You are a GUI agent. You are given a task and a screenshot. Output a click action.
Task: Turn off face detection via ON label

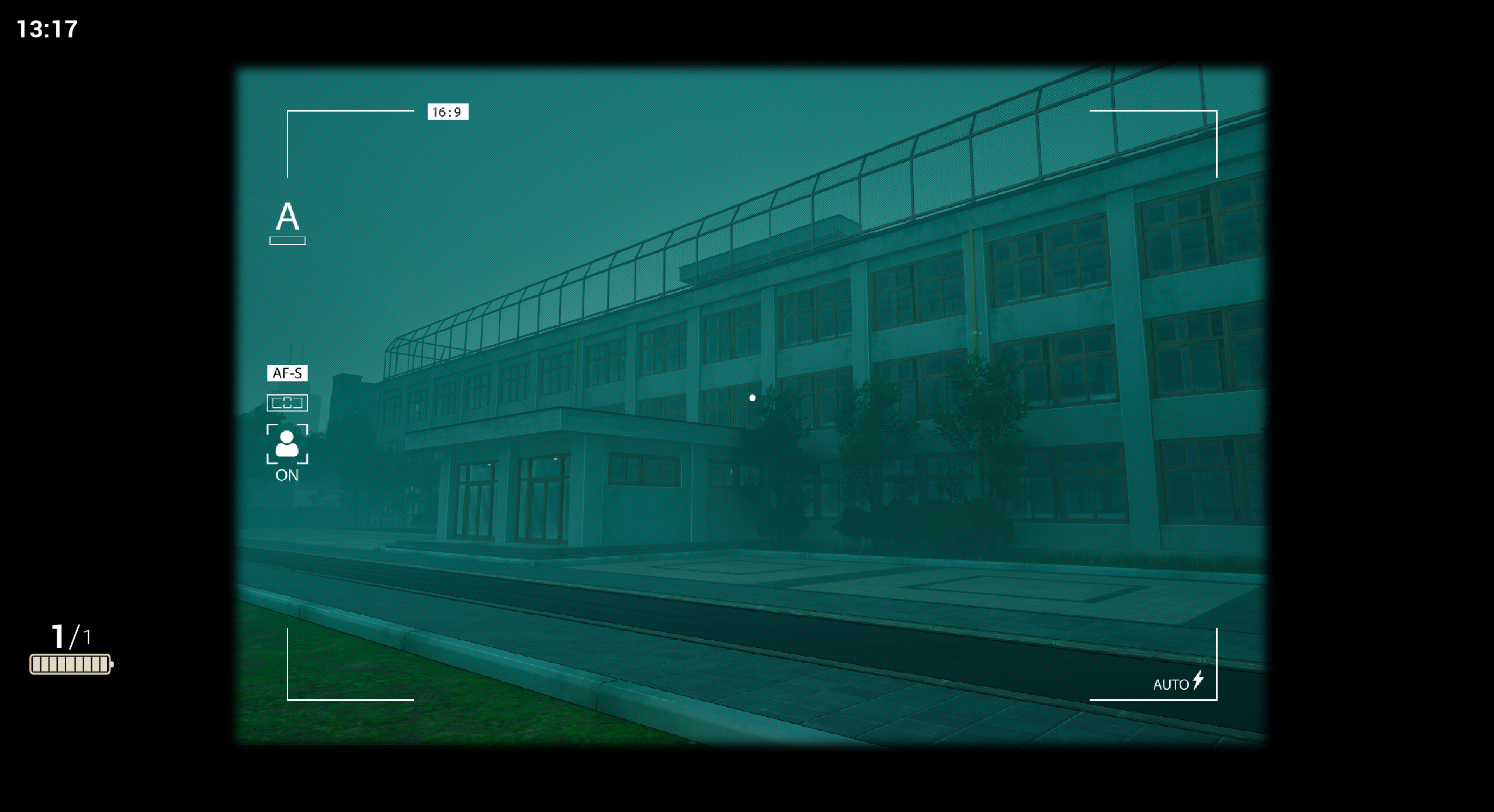pos(286,476)
